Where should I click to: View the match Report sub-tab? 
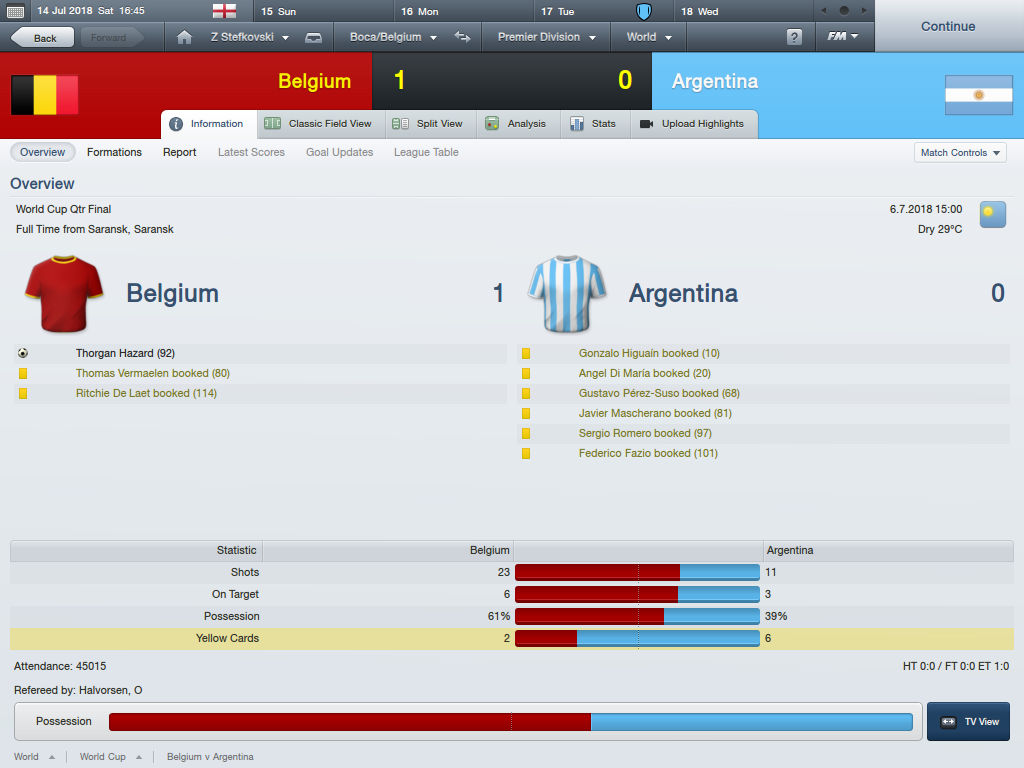point(180,152)
